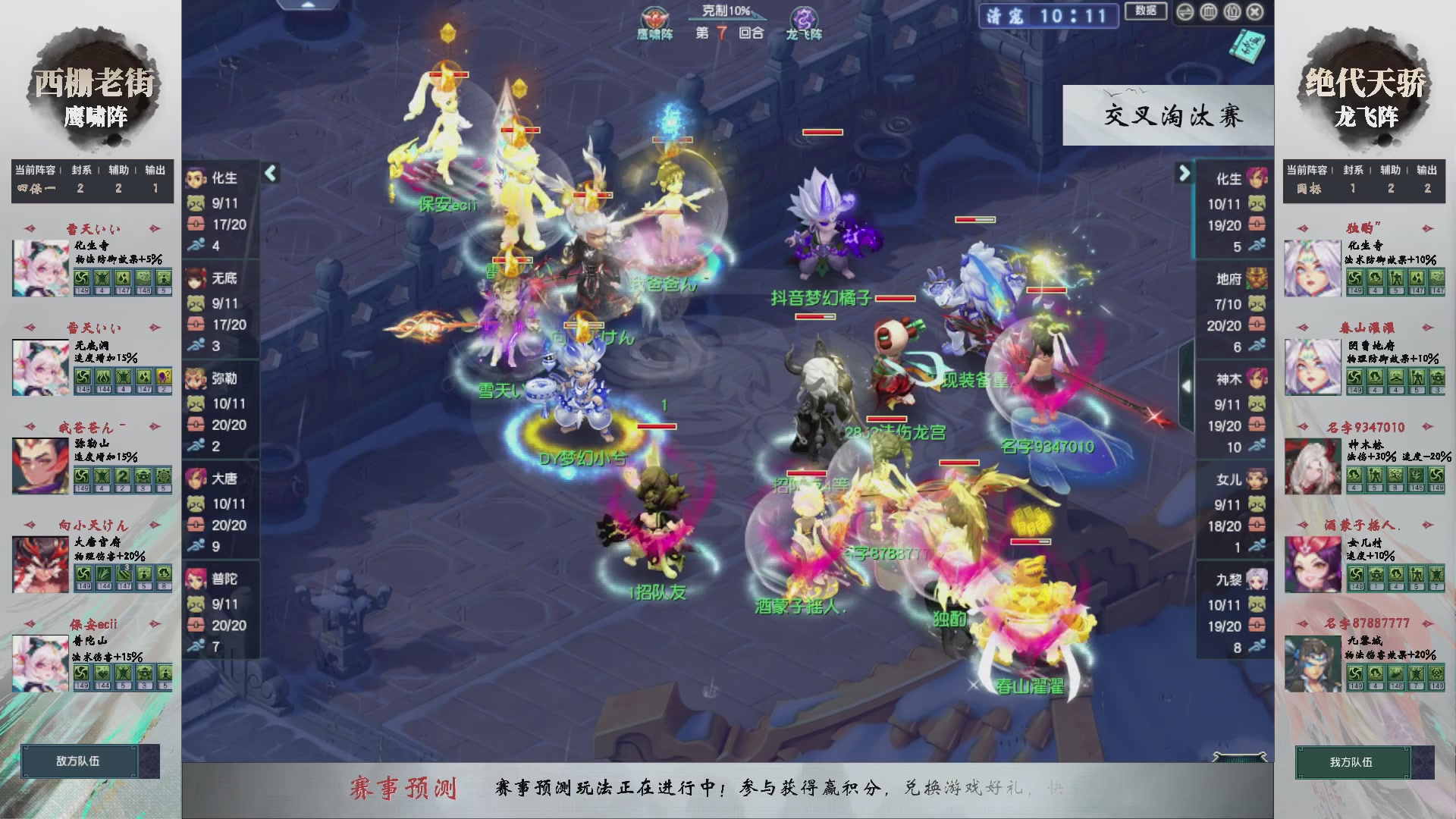Click the camera icon in the top-right toolbar

[1232, 12]
